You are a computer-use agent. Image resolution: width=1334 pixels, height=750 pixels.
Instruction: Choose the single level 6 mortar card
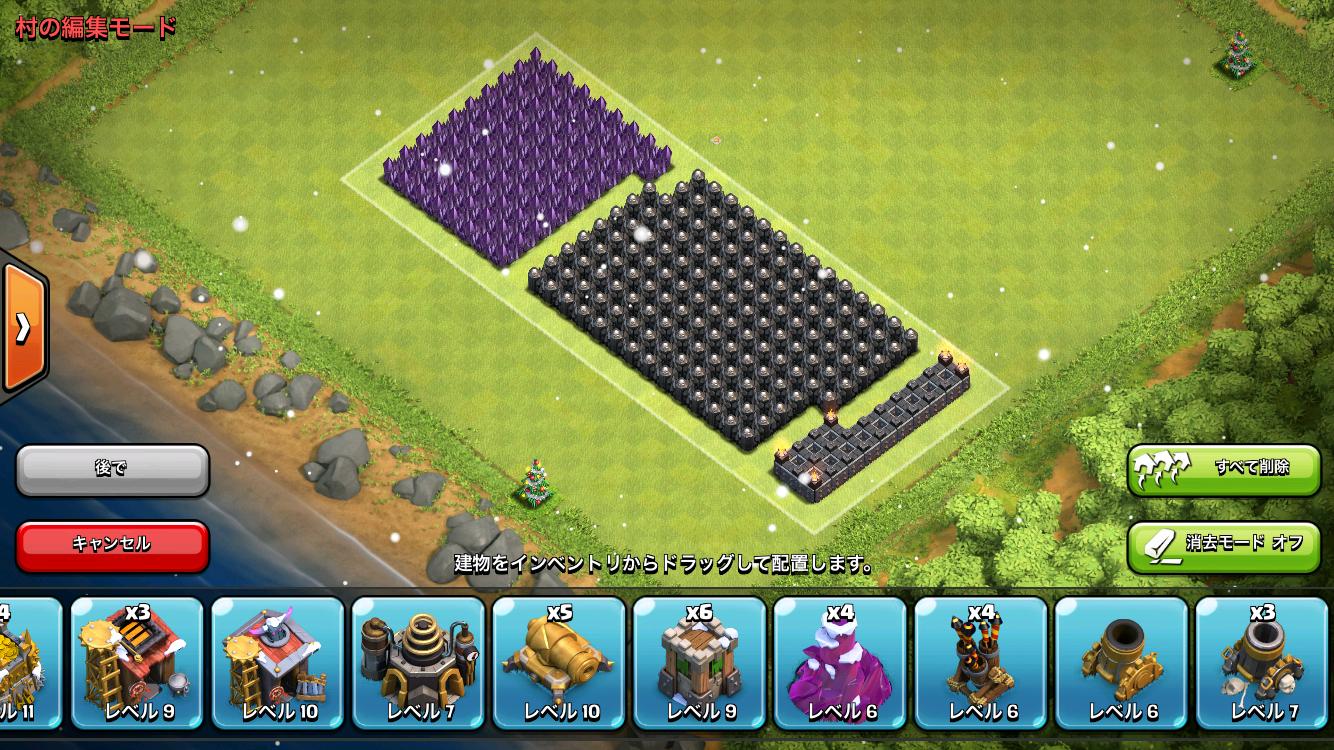pos(1121,662)
